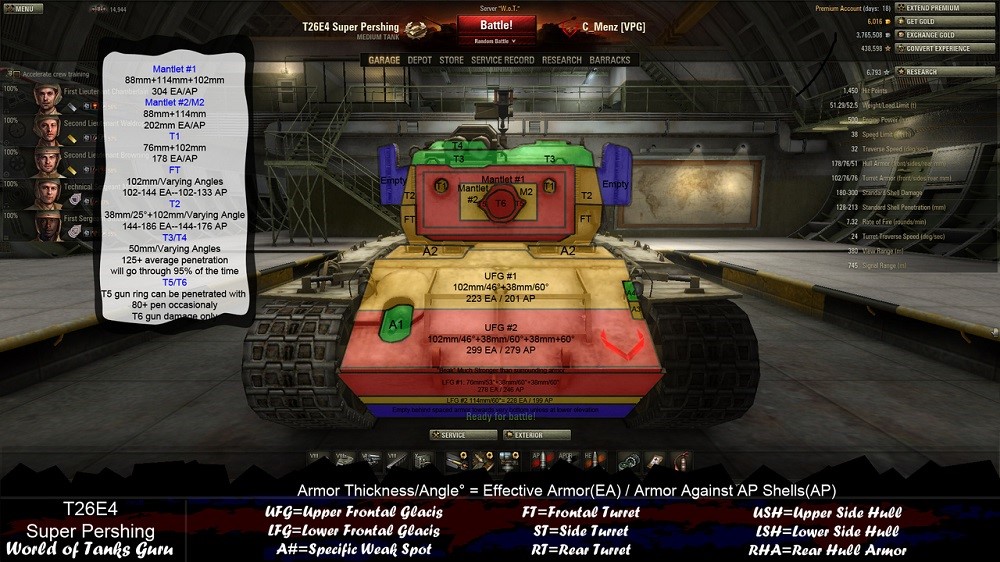Open the tank's Service window
Screen dimensions: 1000x562
[x=462, y=435]
